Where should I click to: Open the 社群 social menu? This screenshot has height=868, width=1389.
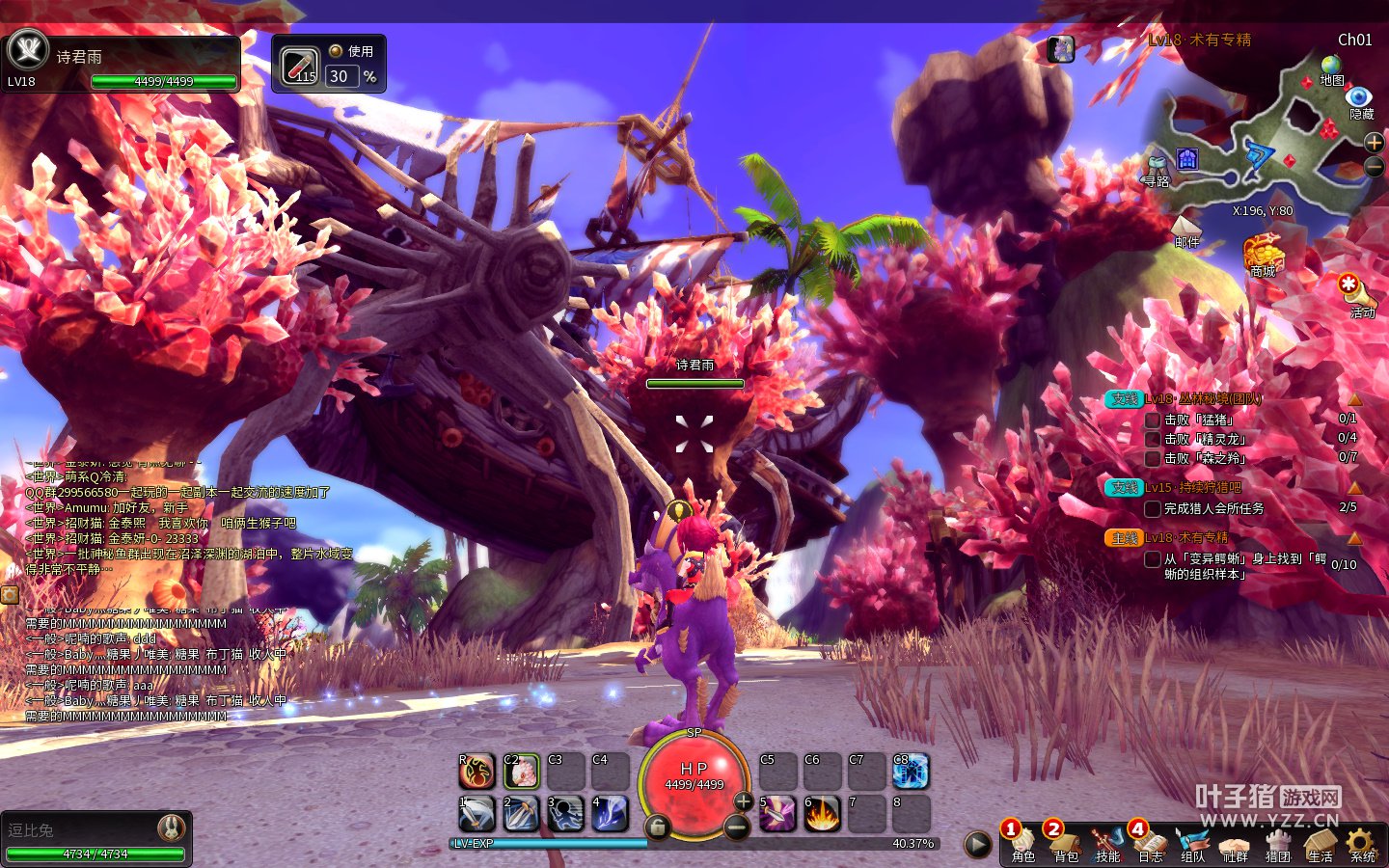point(1235,842)
